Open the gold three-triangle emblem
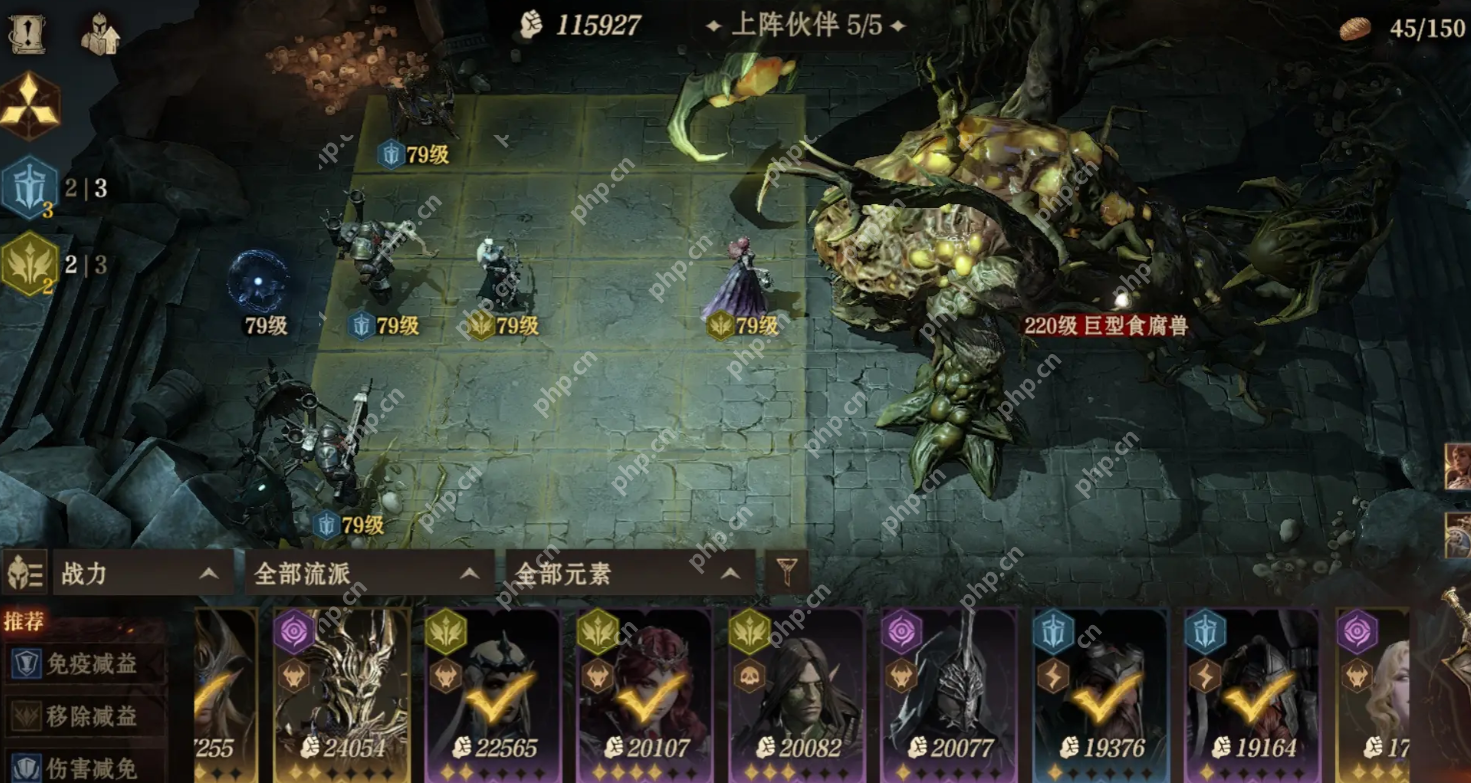Screen dimensions: 1471x783 click(x=29, y=106)
